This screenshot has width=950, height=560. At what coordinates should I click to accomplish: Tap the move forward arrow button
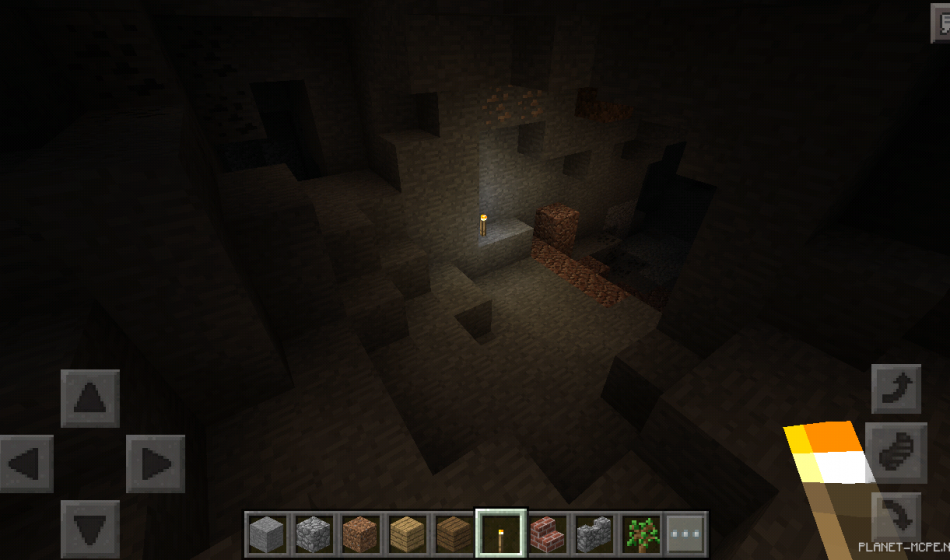[90, 399]
